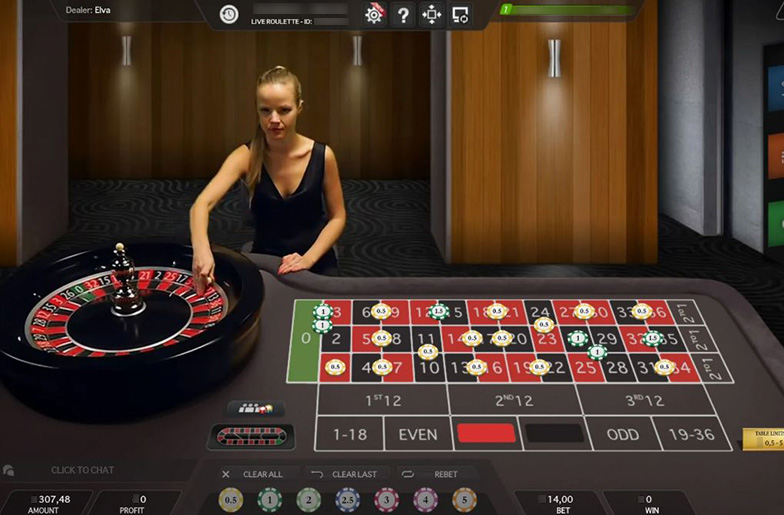Pick the blue 2.5 value chip

[x=347, y=499]
